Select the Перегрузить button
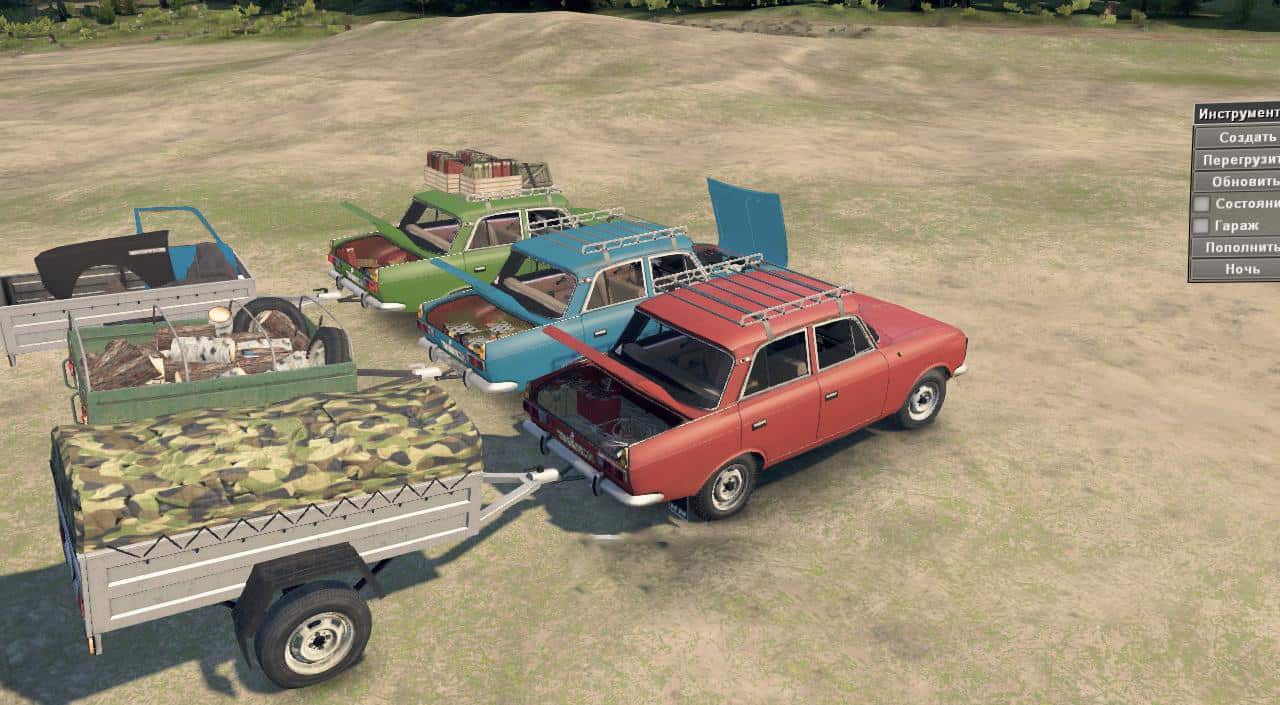1280x705 pixels. point(1240,160)
